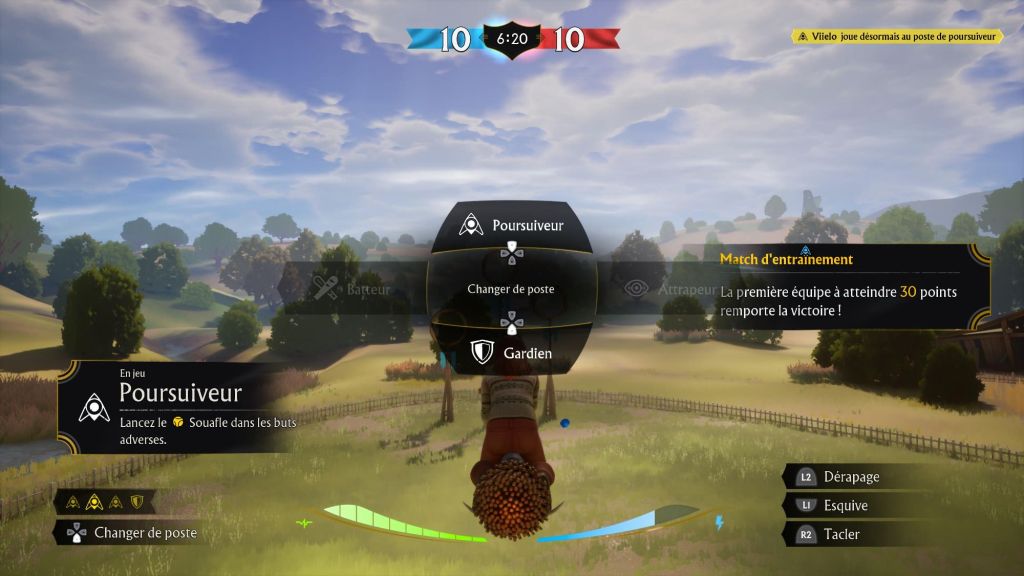Choose the Gardien position option
Screen dimensions: 1024x576
pos(511,352)
